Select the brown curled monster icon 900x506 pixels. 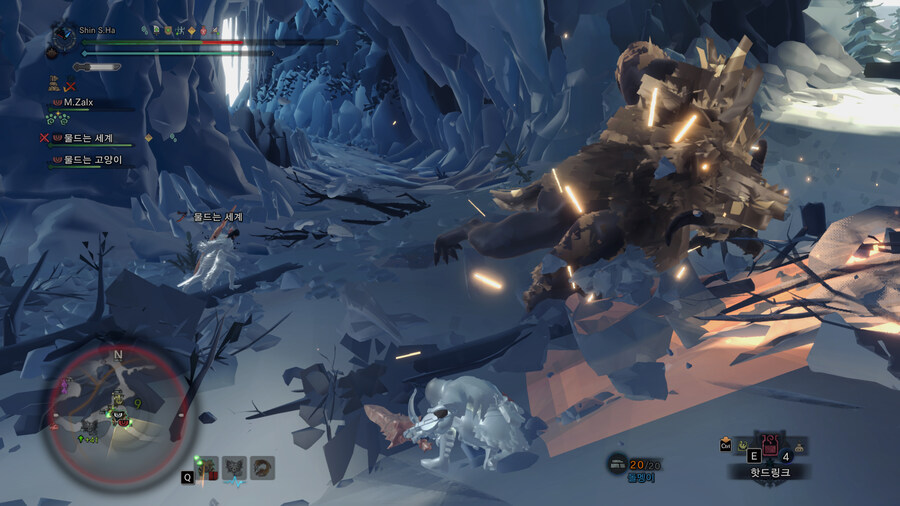[x=263, y=467]
